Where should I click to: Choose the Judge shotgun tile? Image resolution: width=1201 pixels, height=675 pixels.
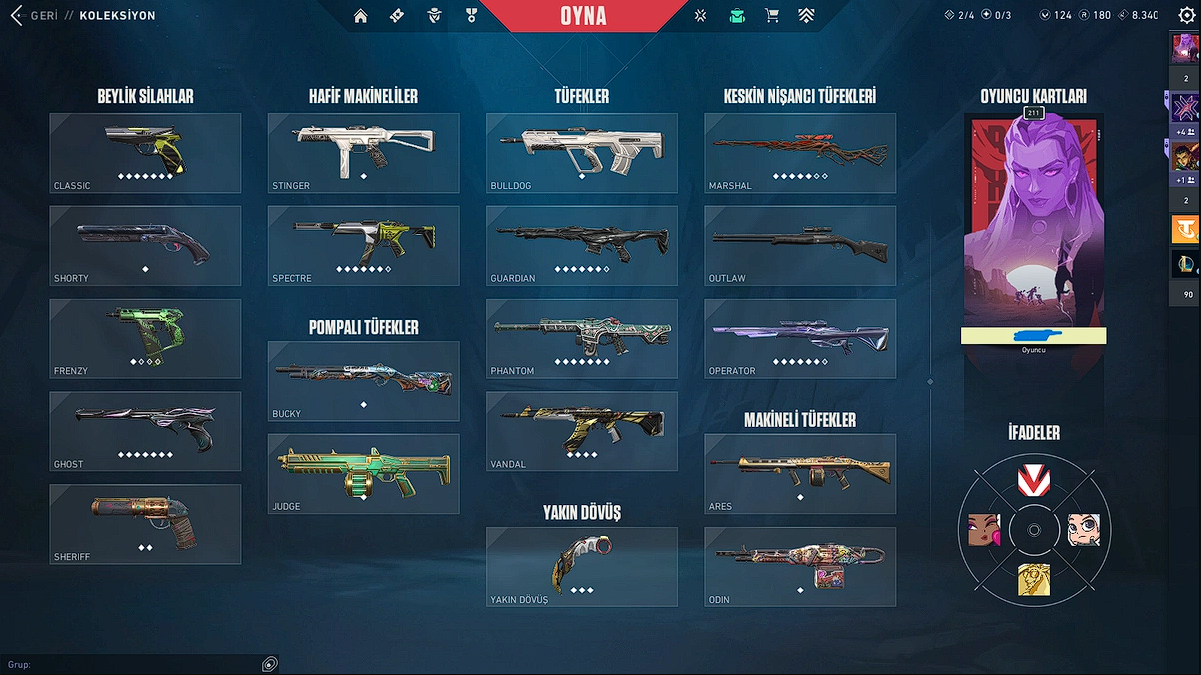coord(363,473)
